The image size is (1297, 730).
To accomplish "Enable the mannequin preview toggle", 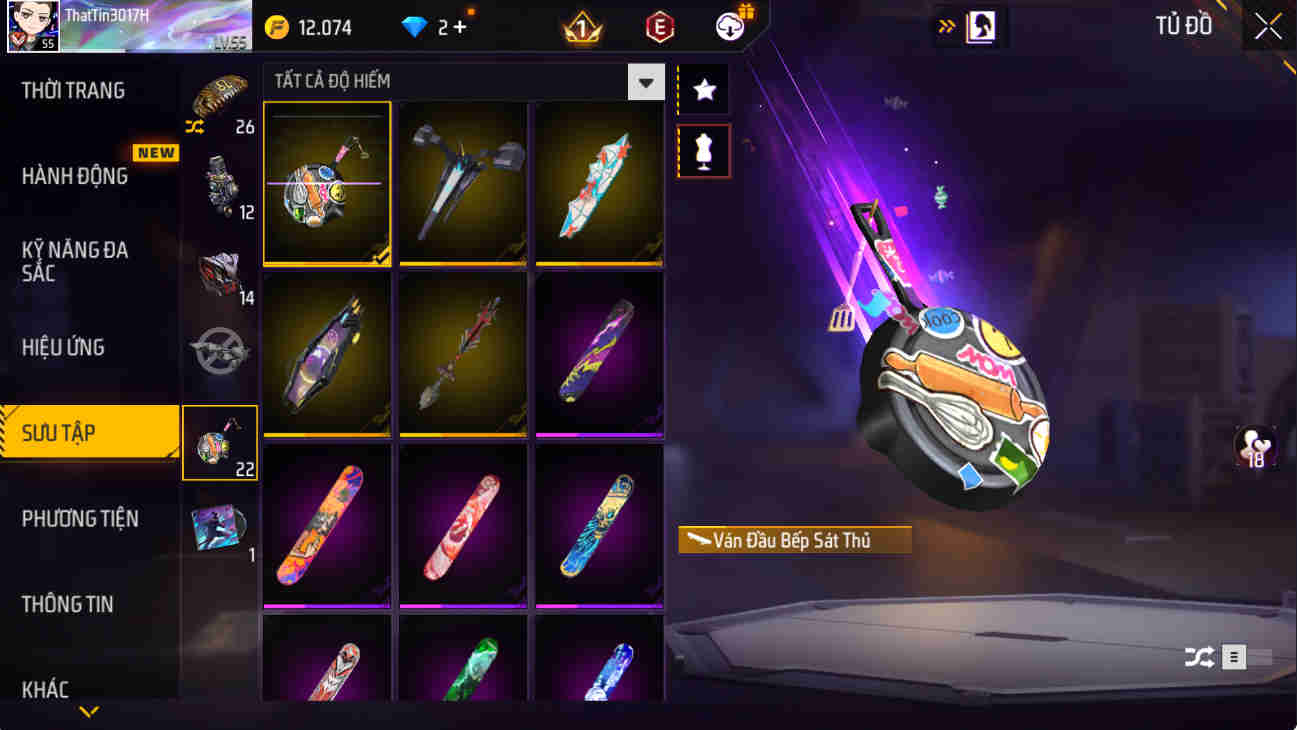I will coord(703,152).
